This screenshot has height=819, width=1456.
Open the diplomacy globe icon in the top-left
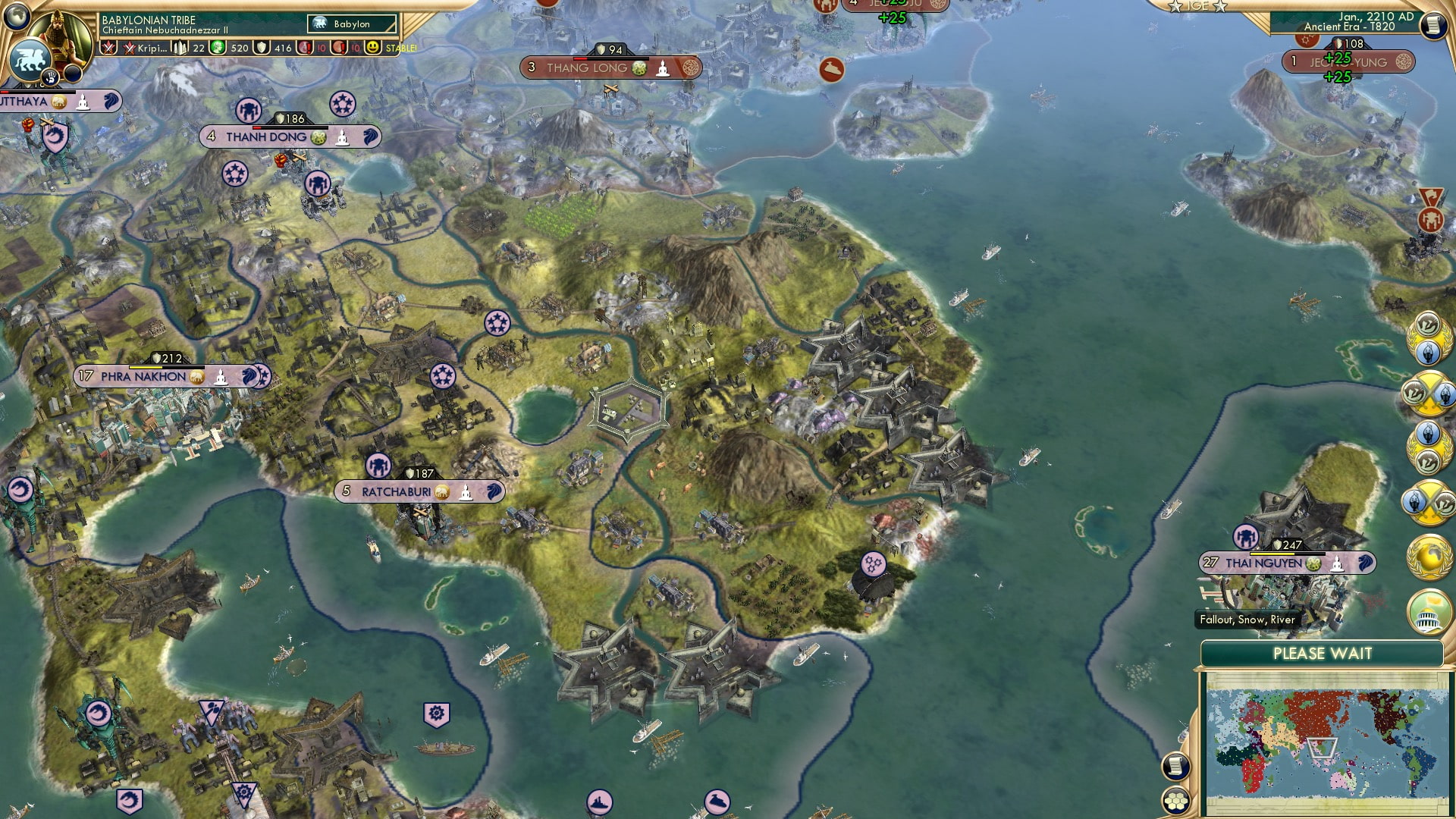(x=18, y=17)
